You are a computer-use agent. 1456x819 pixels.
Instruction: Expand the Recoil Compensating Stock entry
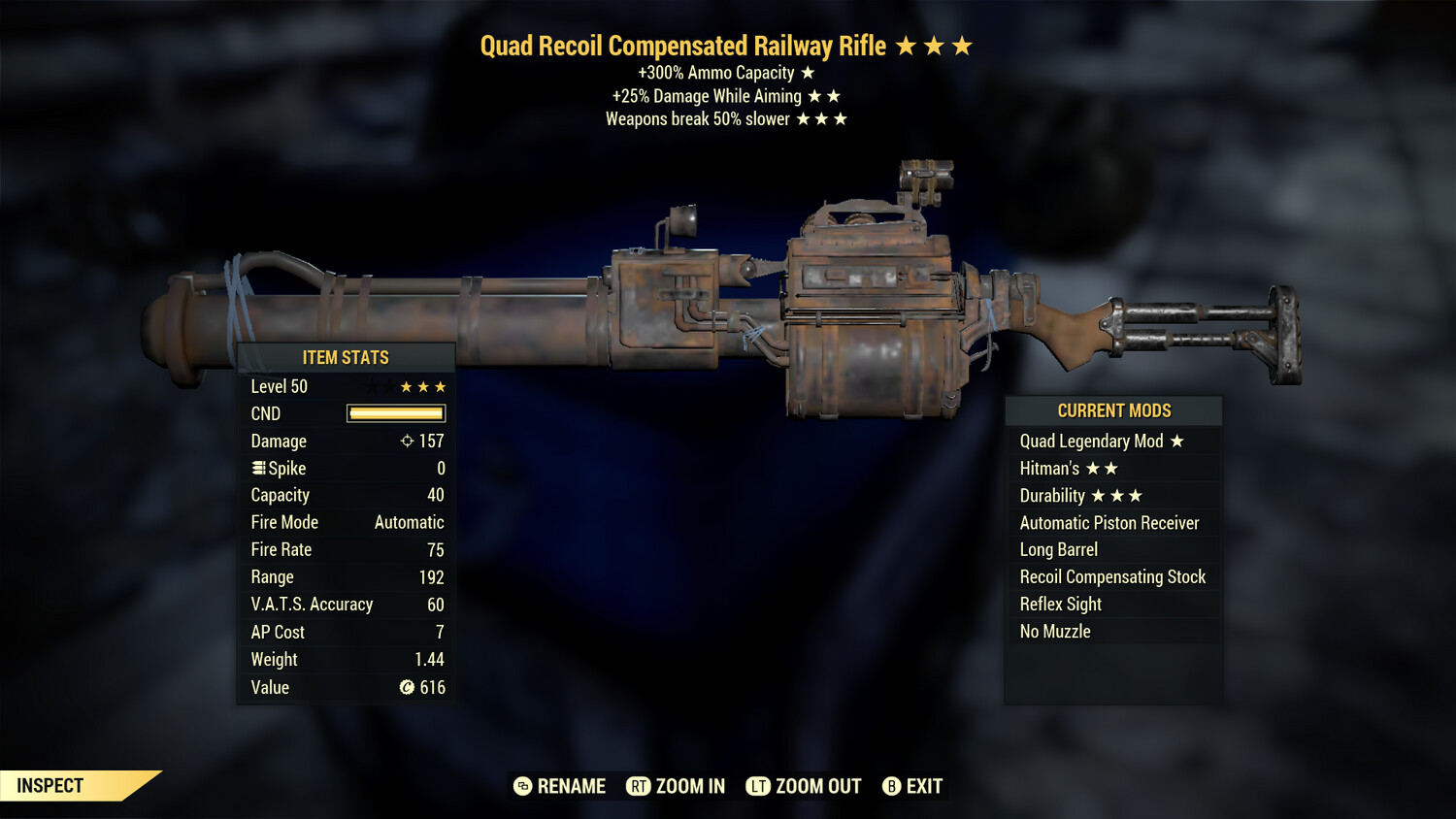pyautogui.click(x=1113, y=576)
